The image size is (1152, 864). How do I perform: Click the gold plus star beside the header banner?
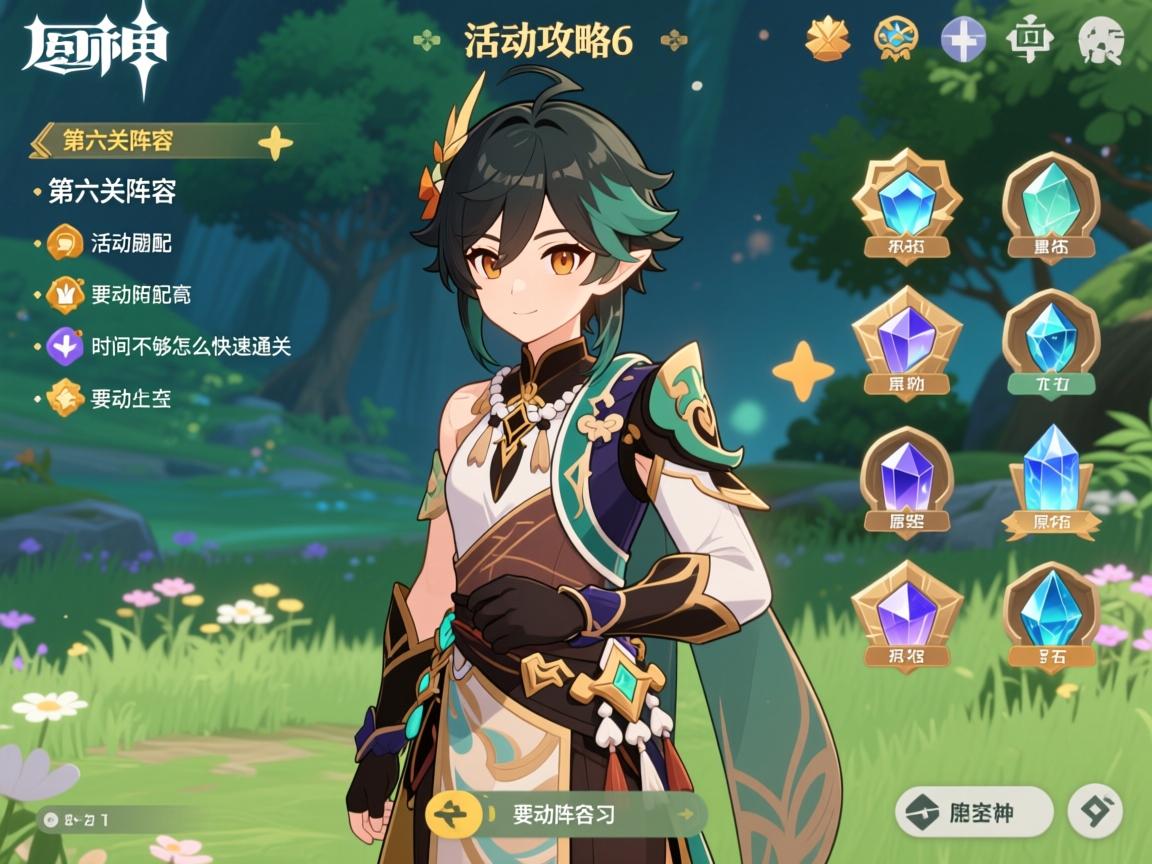click(x=275, y=143)
